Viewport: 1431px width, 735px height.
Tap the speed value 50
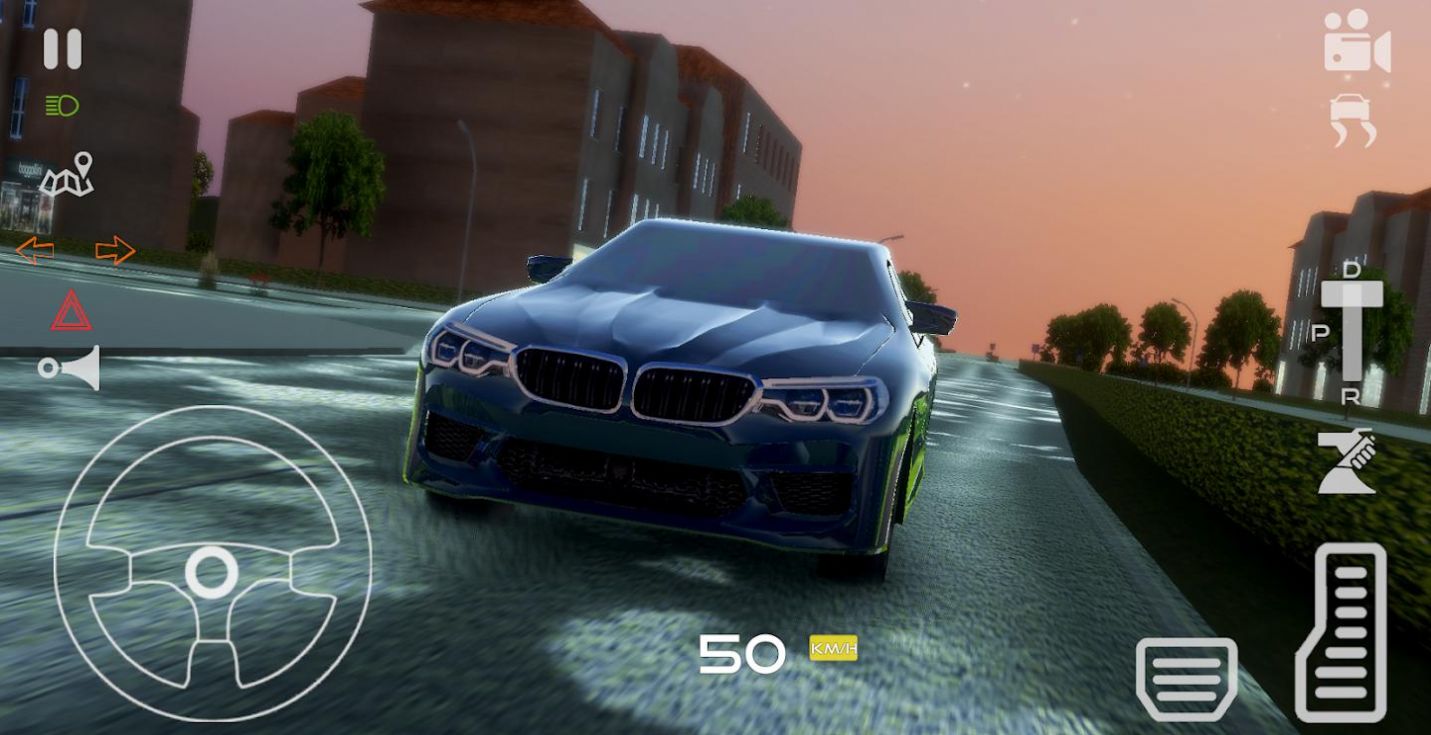pyautogui.click(x=742, y=653)
